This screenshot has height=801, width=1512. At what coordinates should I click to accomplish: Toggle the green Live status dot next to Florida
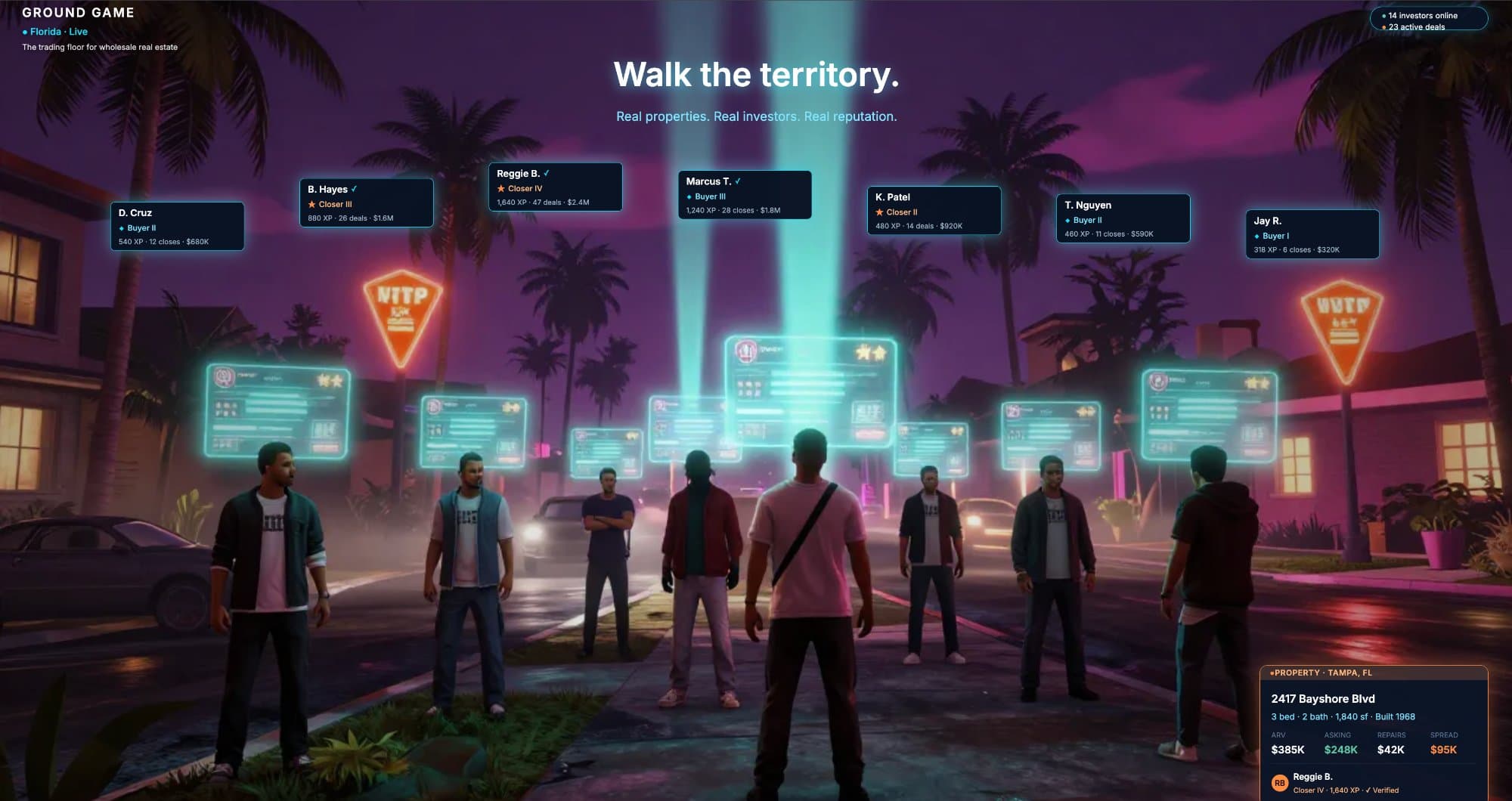tap(26, 32)
